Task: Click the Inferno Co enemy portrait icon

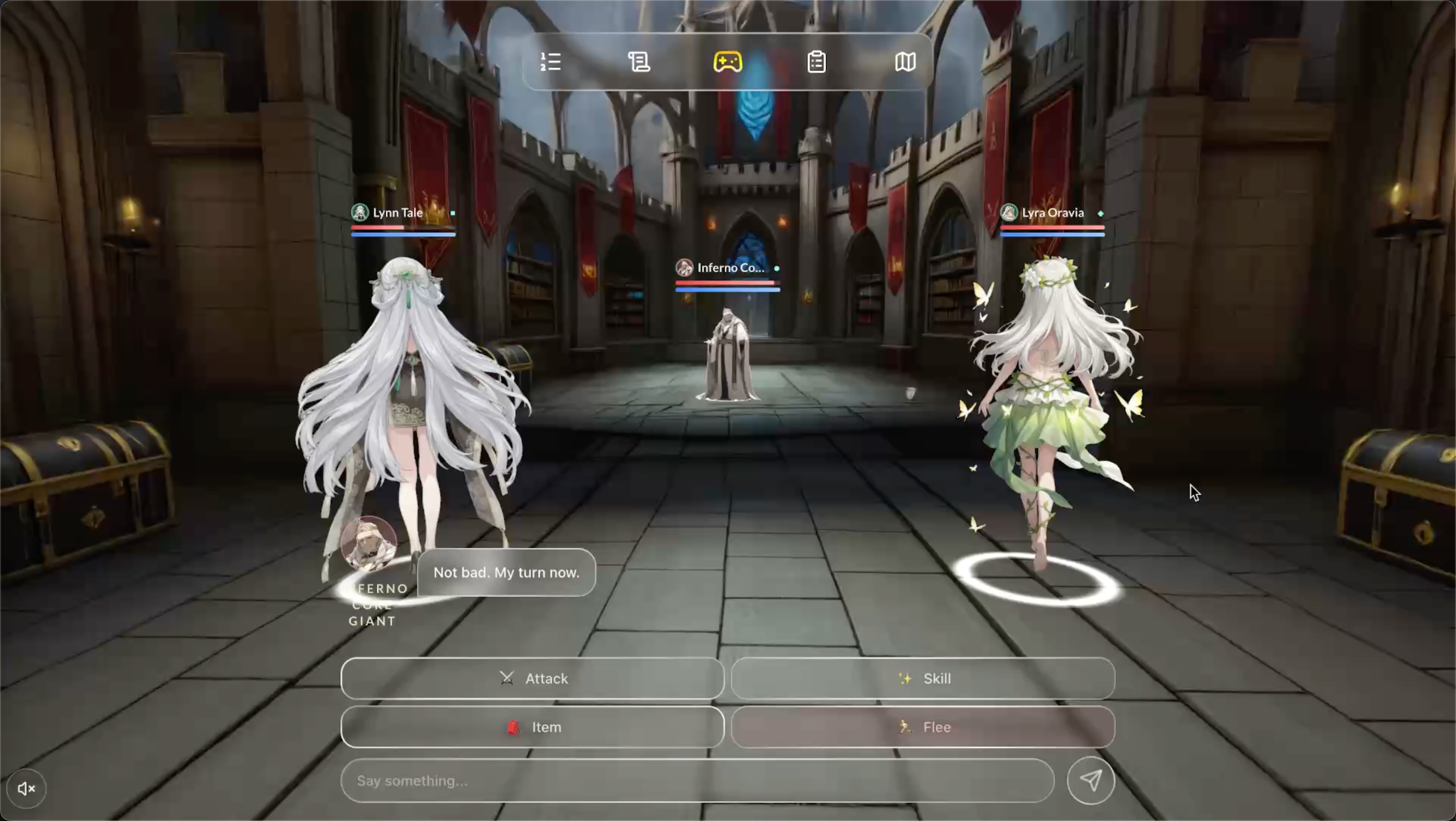Action: click(x=684, y=267)
